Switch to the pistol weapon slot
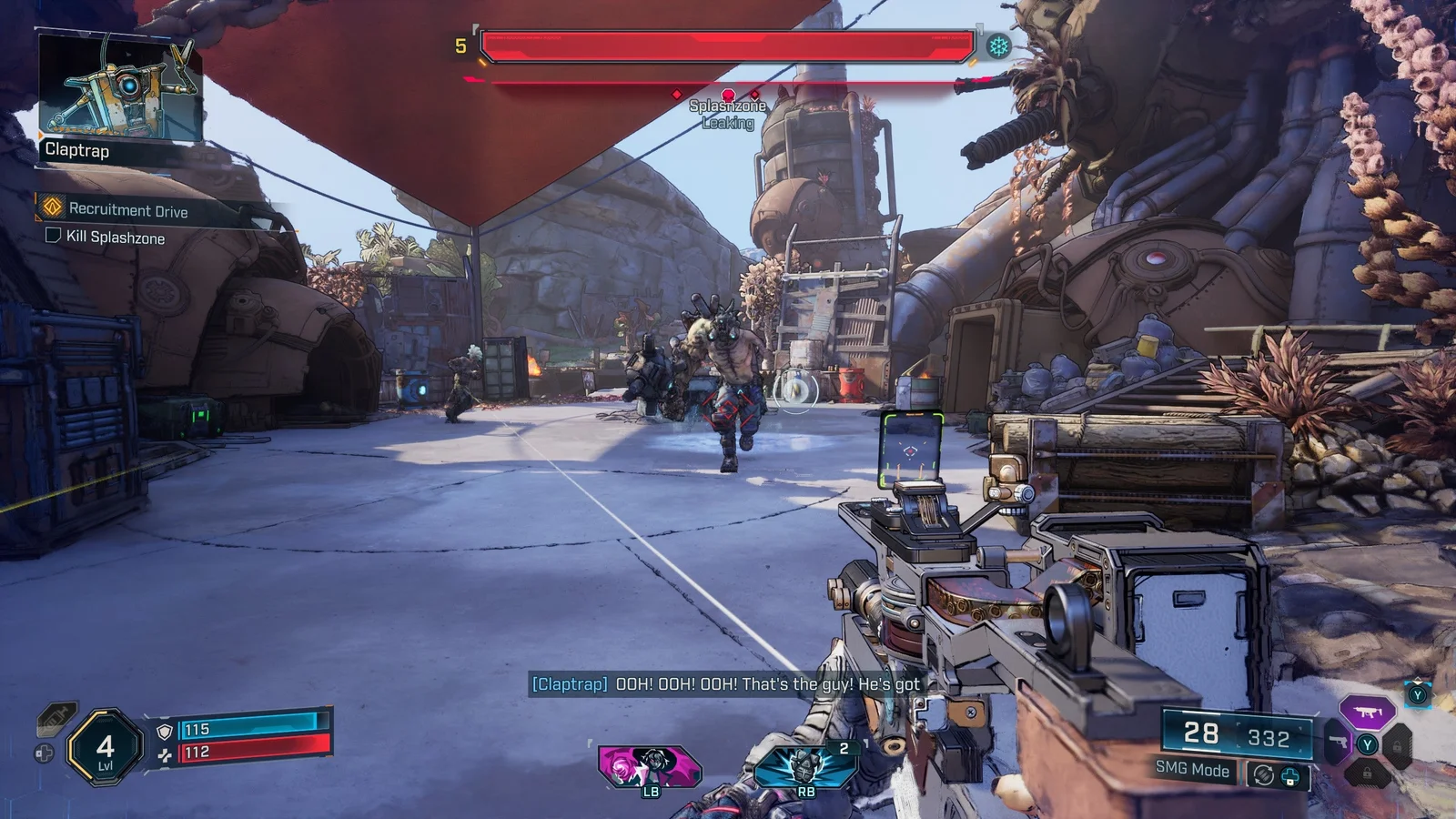The image size is (1456, 819). [x=1336, y=742]
